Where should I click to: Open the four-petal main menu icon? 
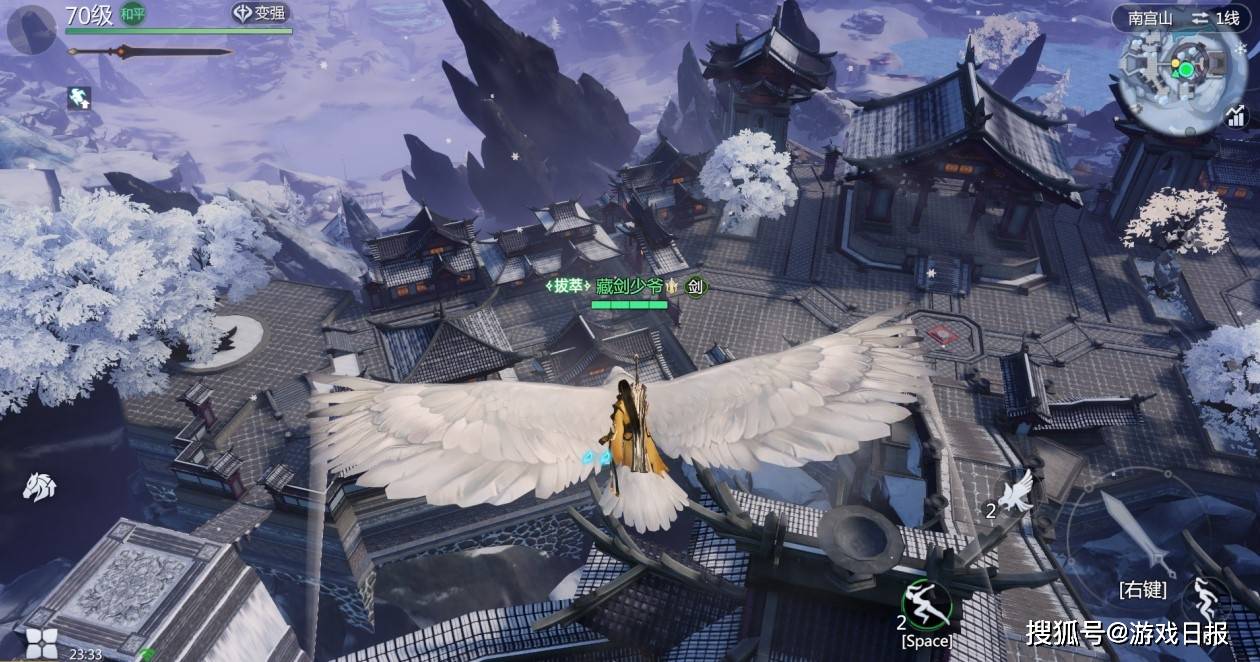pos(40,643)
